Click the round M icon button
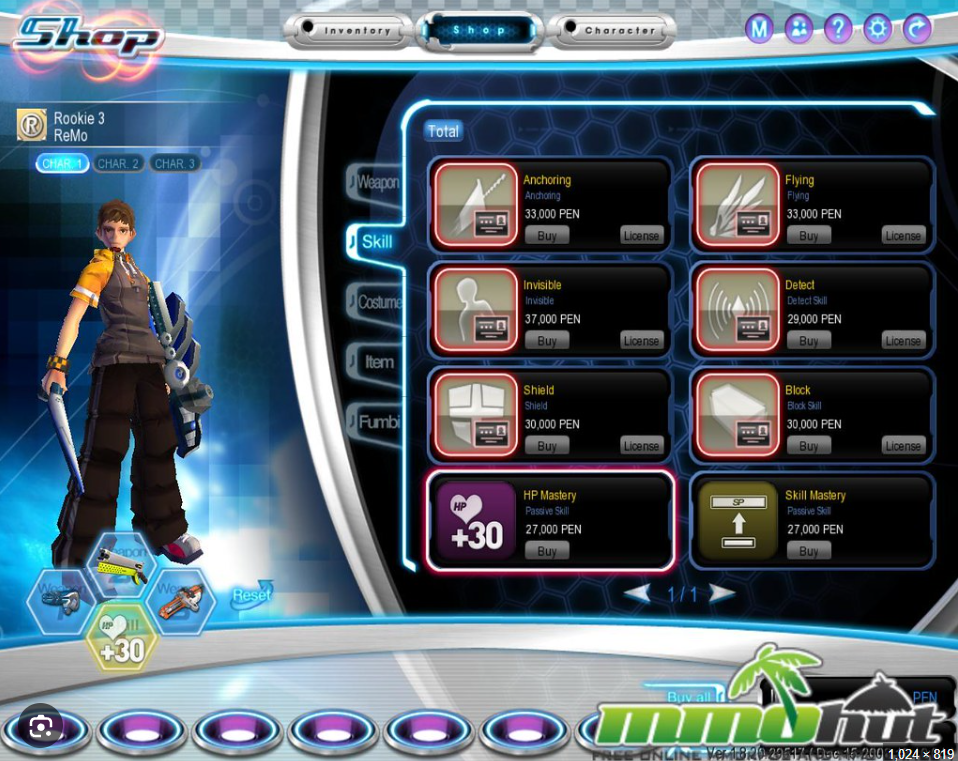 pos(760,29)
